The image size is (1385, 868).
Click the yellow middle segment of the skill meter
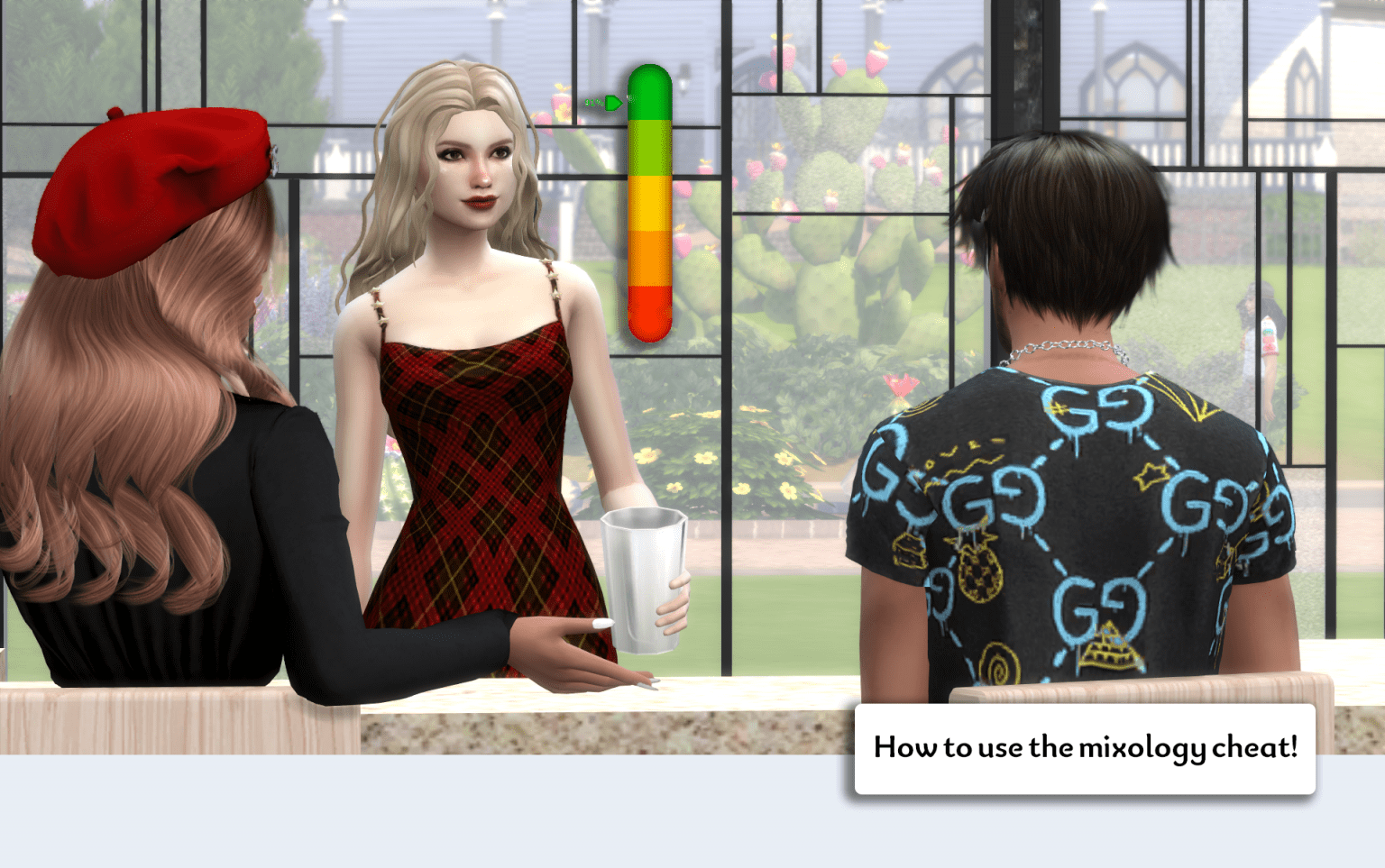tap(653, 203)
